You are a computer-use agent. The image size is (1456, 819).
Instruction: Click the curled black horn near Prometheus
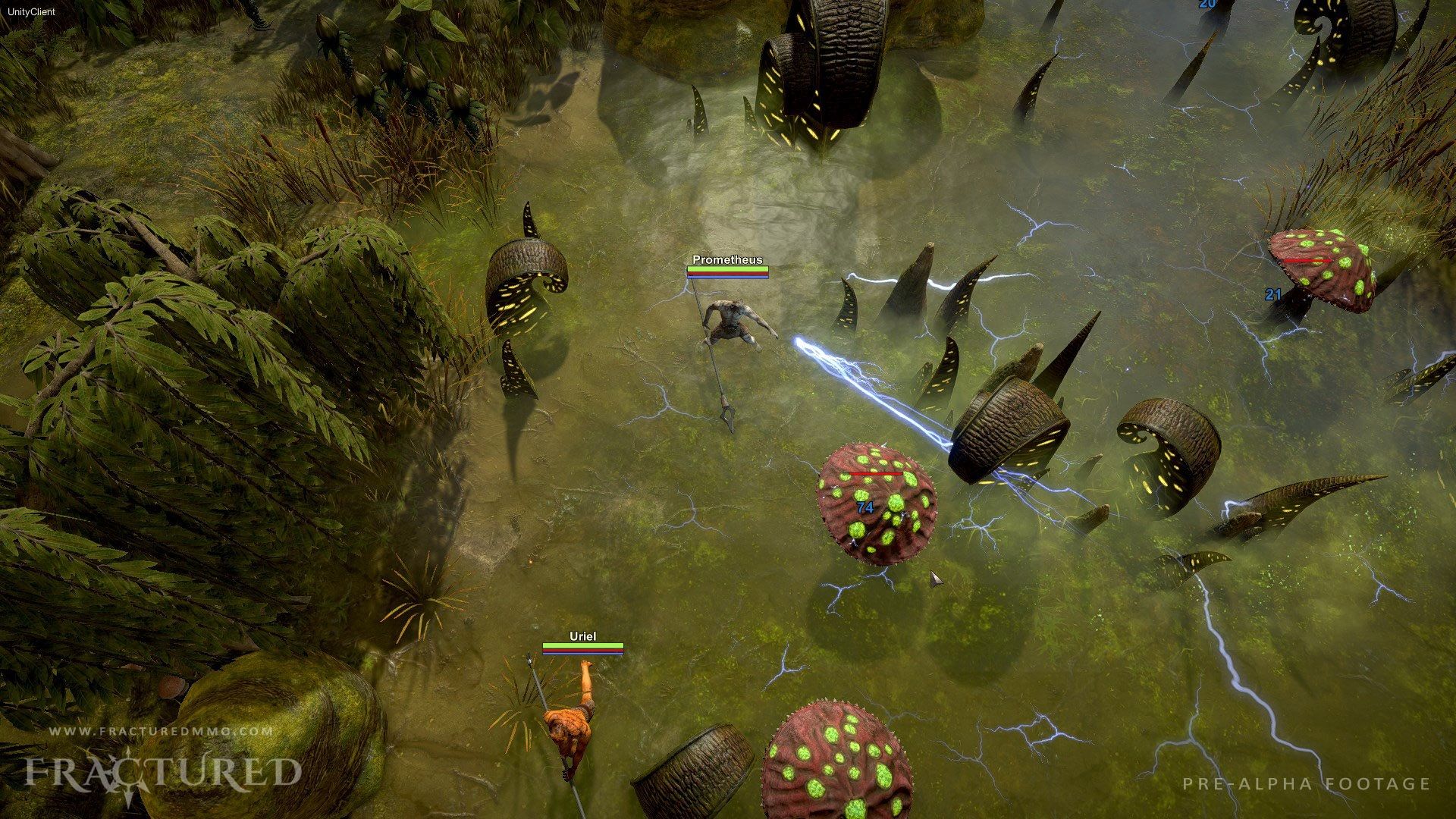pos(527,269)
